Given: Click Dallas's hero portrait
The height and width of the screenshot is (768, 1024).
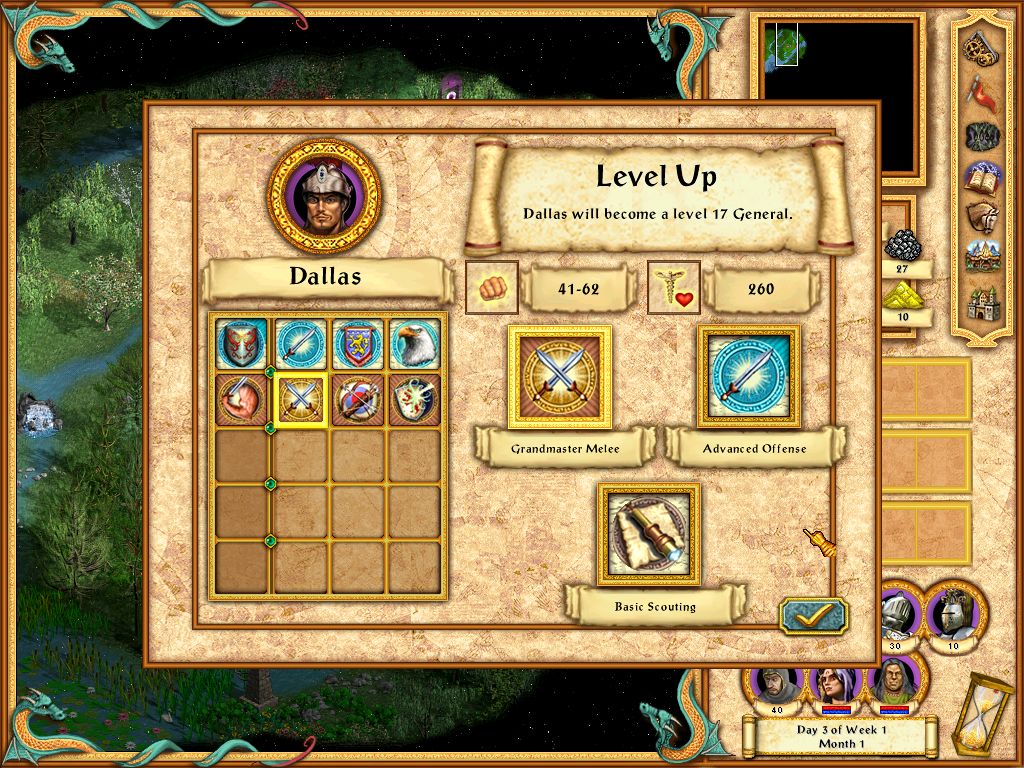Looking at the screenshot, I should point(323,196).
